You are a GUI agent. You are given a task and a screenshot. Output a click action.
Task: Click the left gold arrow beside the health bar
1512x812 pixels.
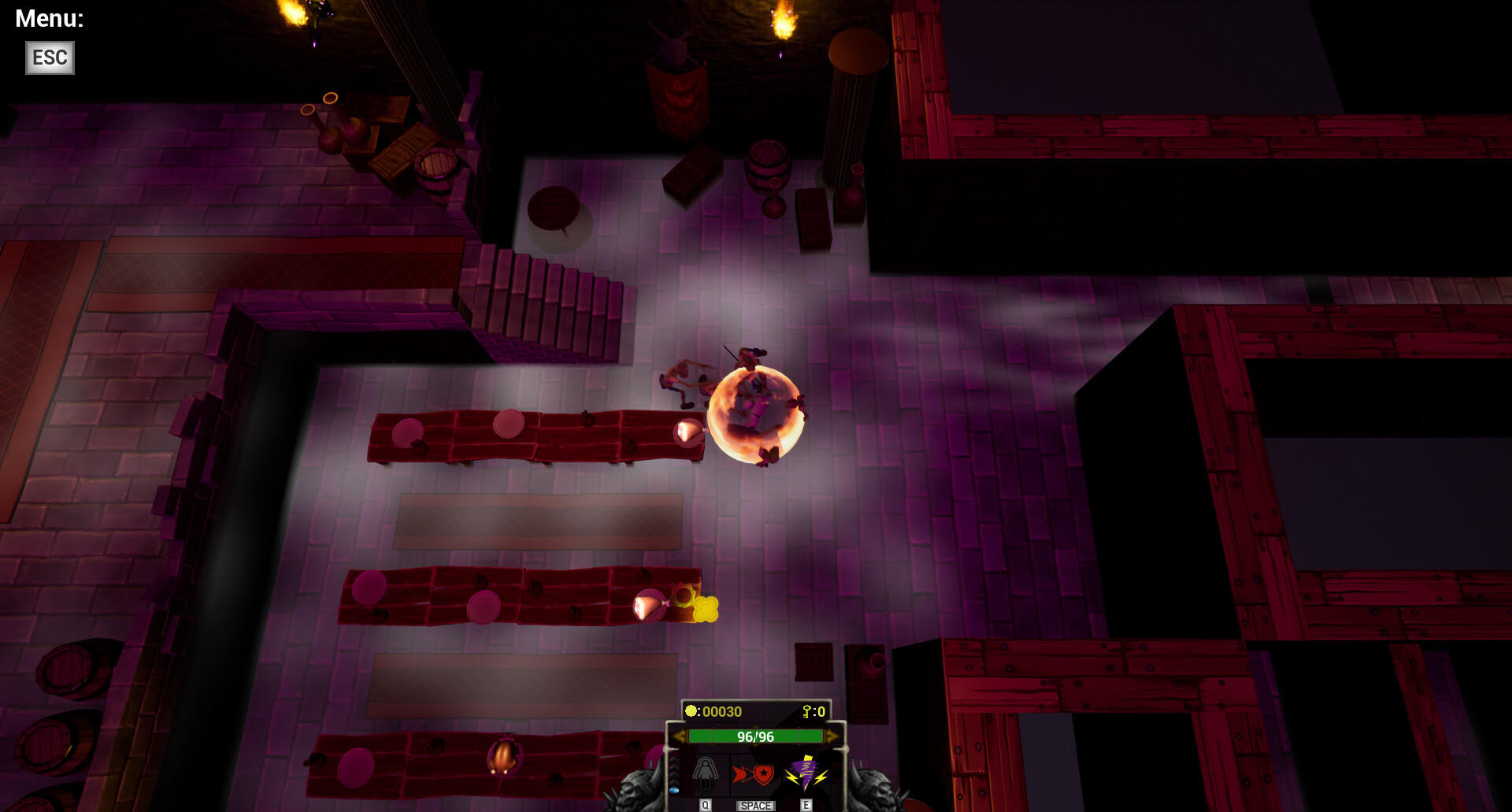coord(681,736)
